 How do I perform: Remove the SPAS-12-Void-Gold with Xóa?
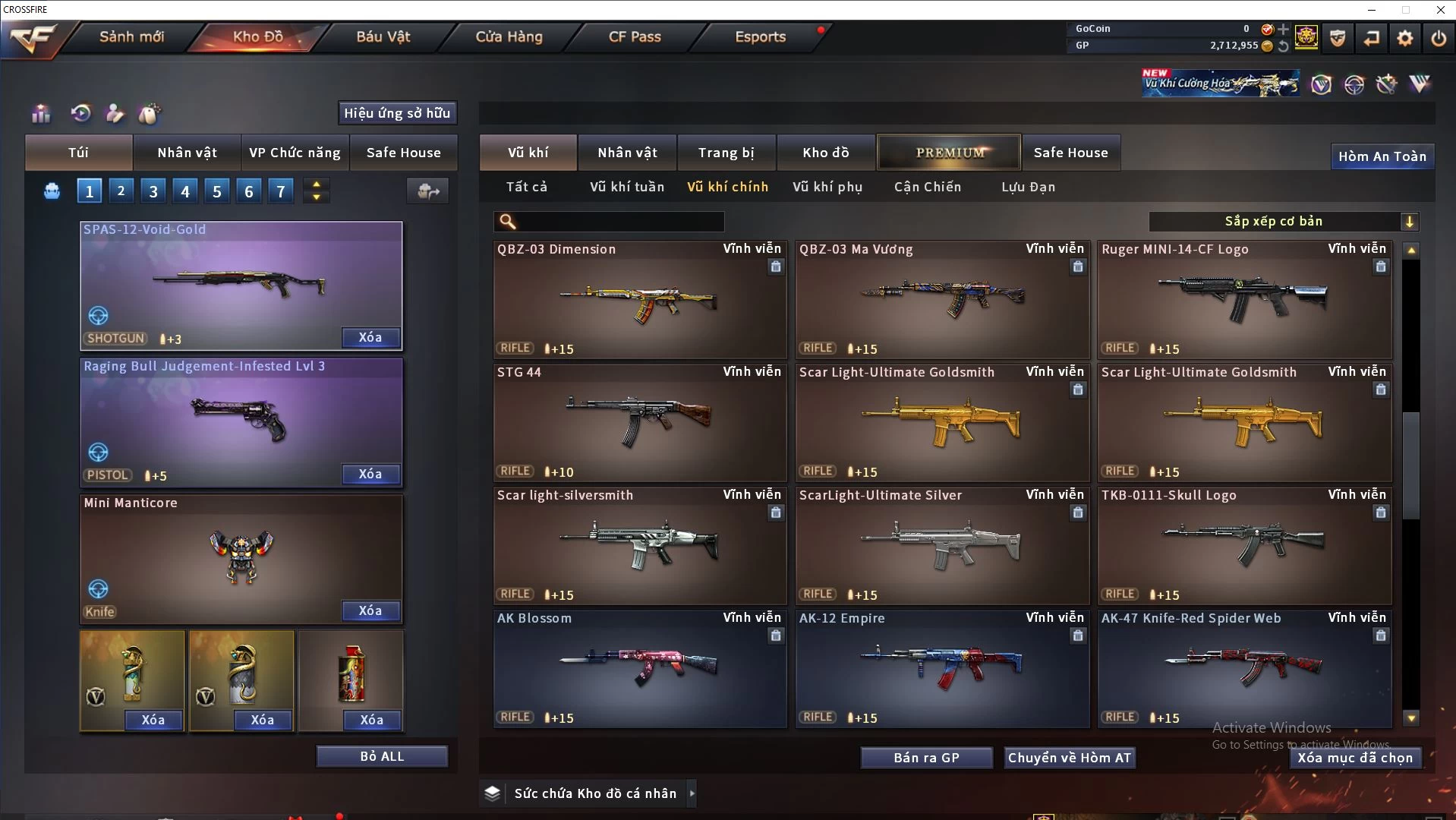(x=370, y=338)
